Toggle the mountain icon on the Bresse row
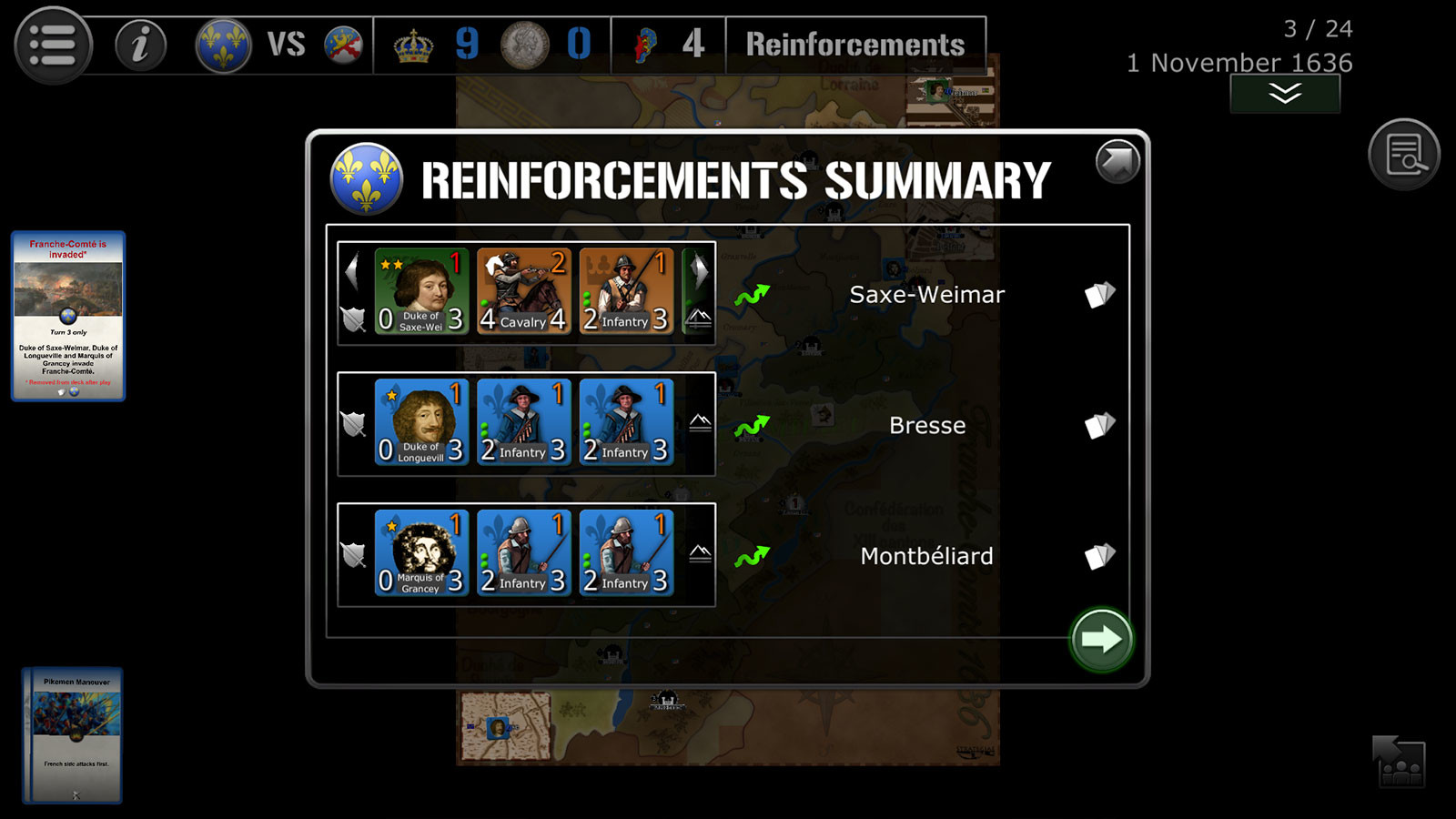 tap(698, 420)
